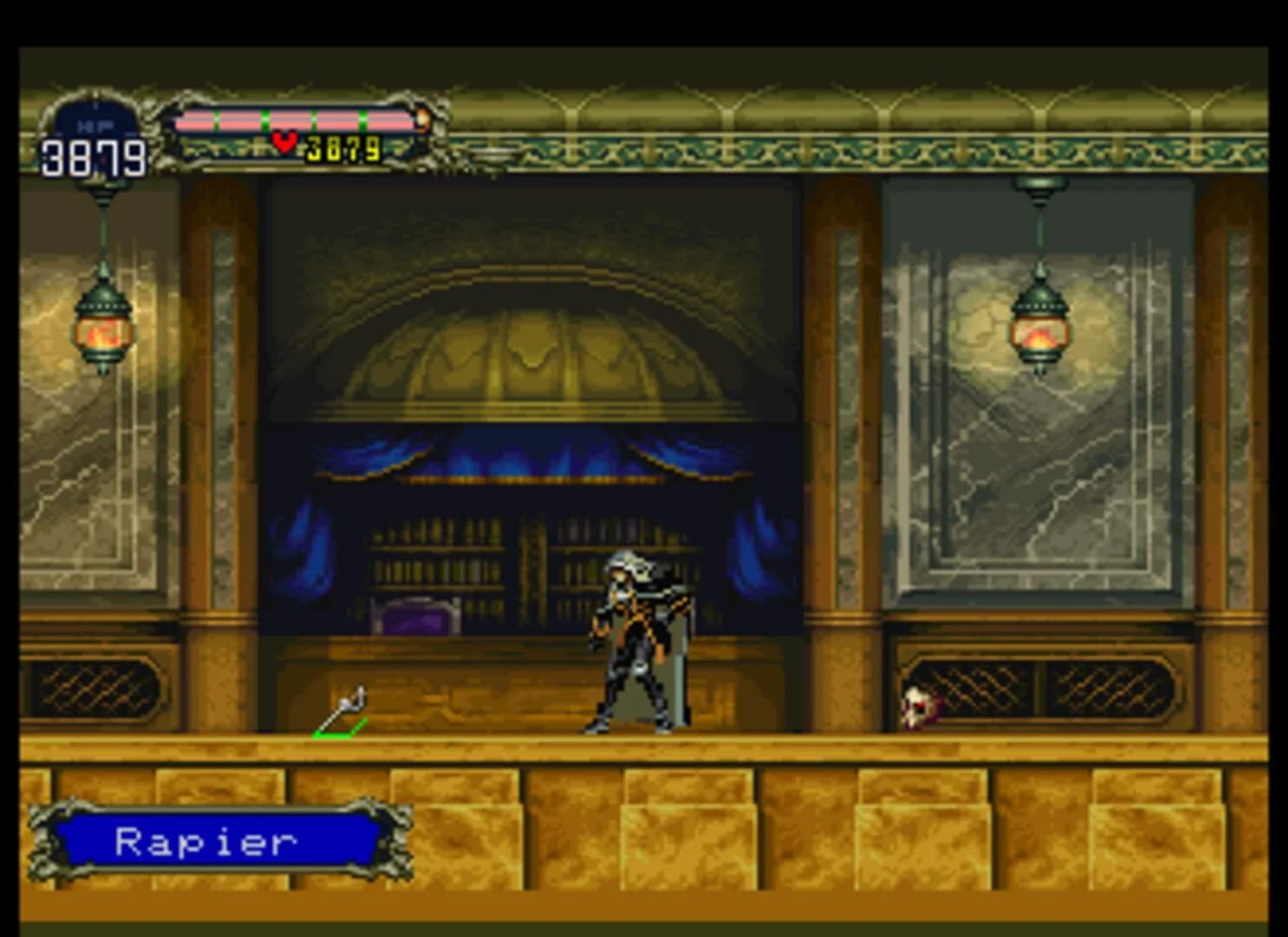Select the Rapier name banner

pos(208,842)
